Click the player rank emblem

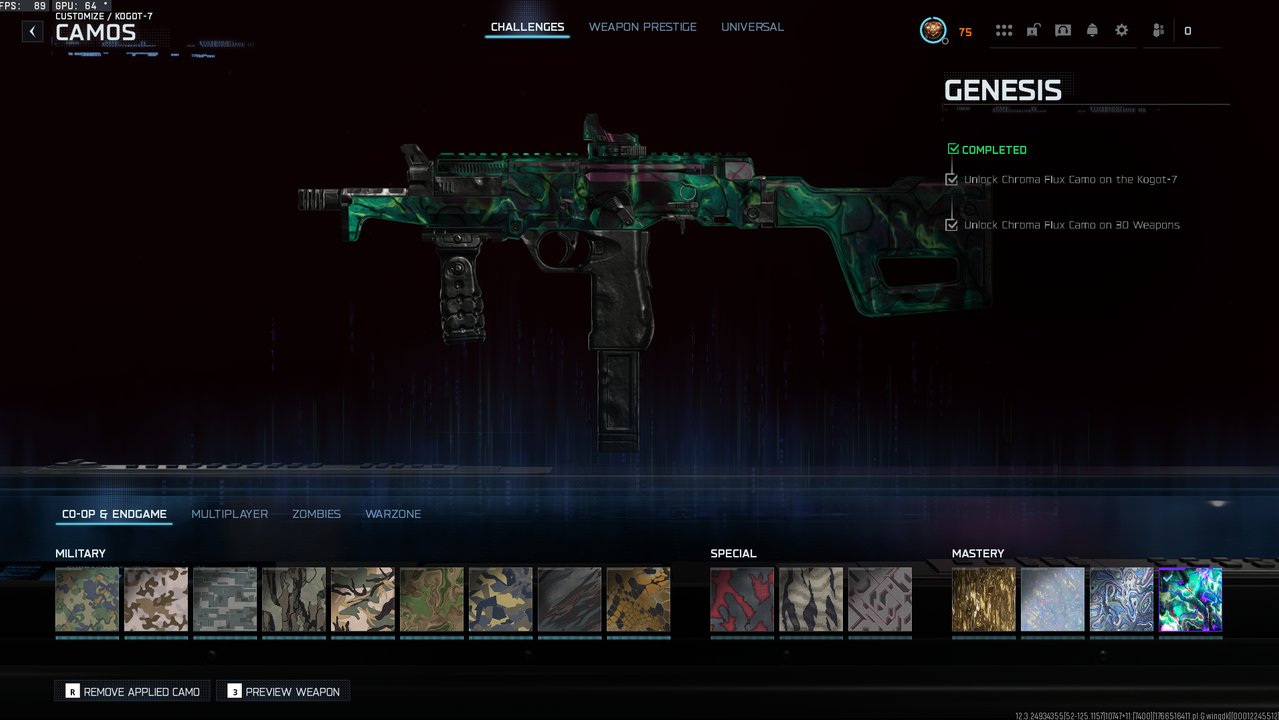coord(933,31)
